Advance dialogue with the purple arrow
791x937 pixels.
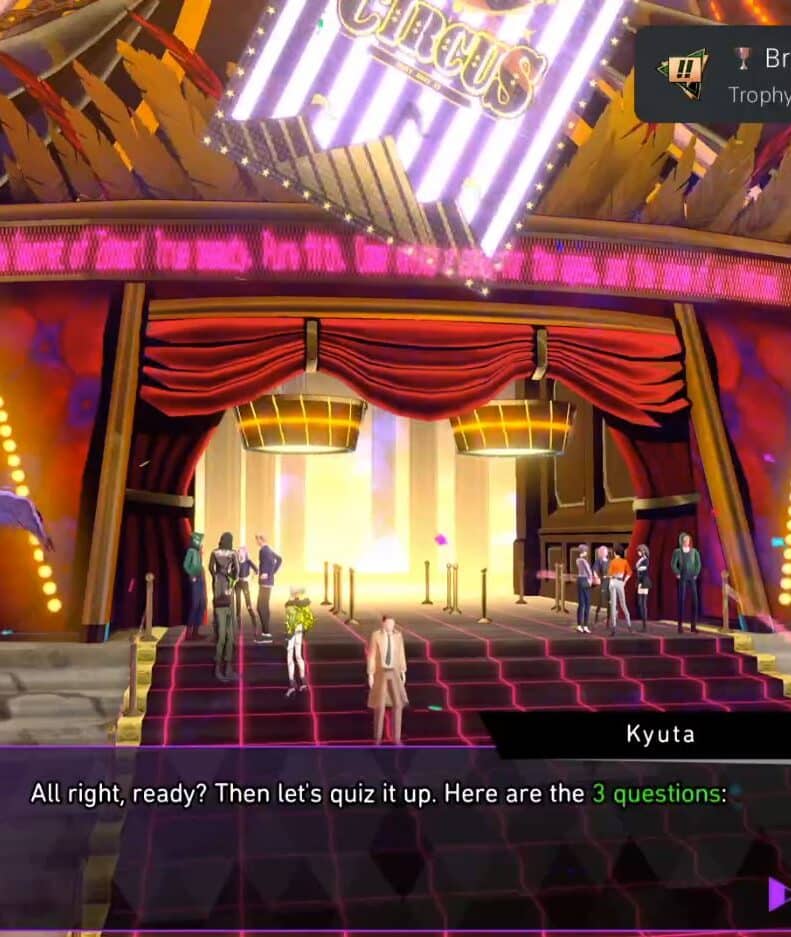tap(778, 893)
